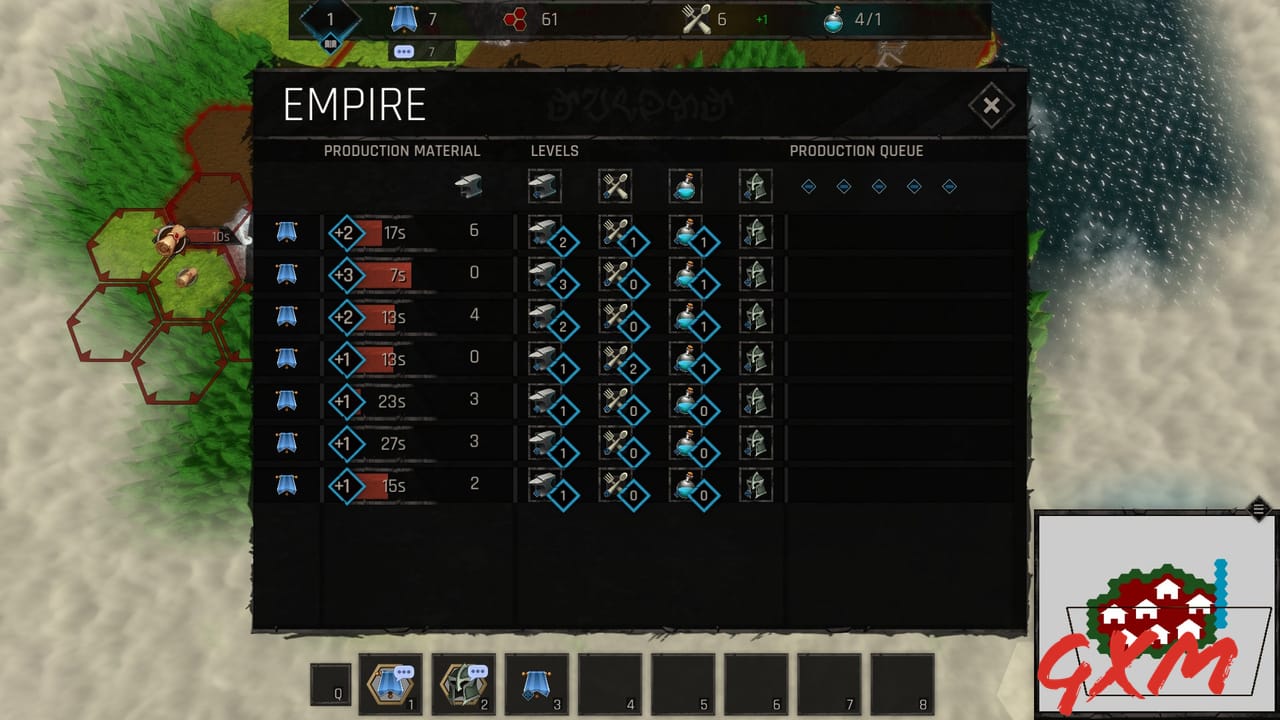1280x720 pixels.
Task: Select the Production Queue section header
Action: [858, 150]
